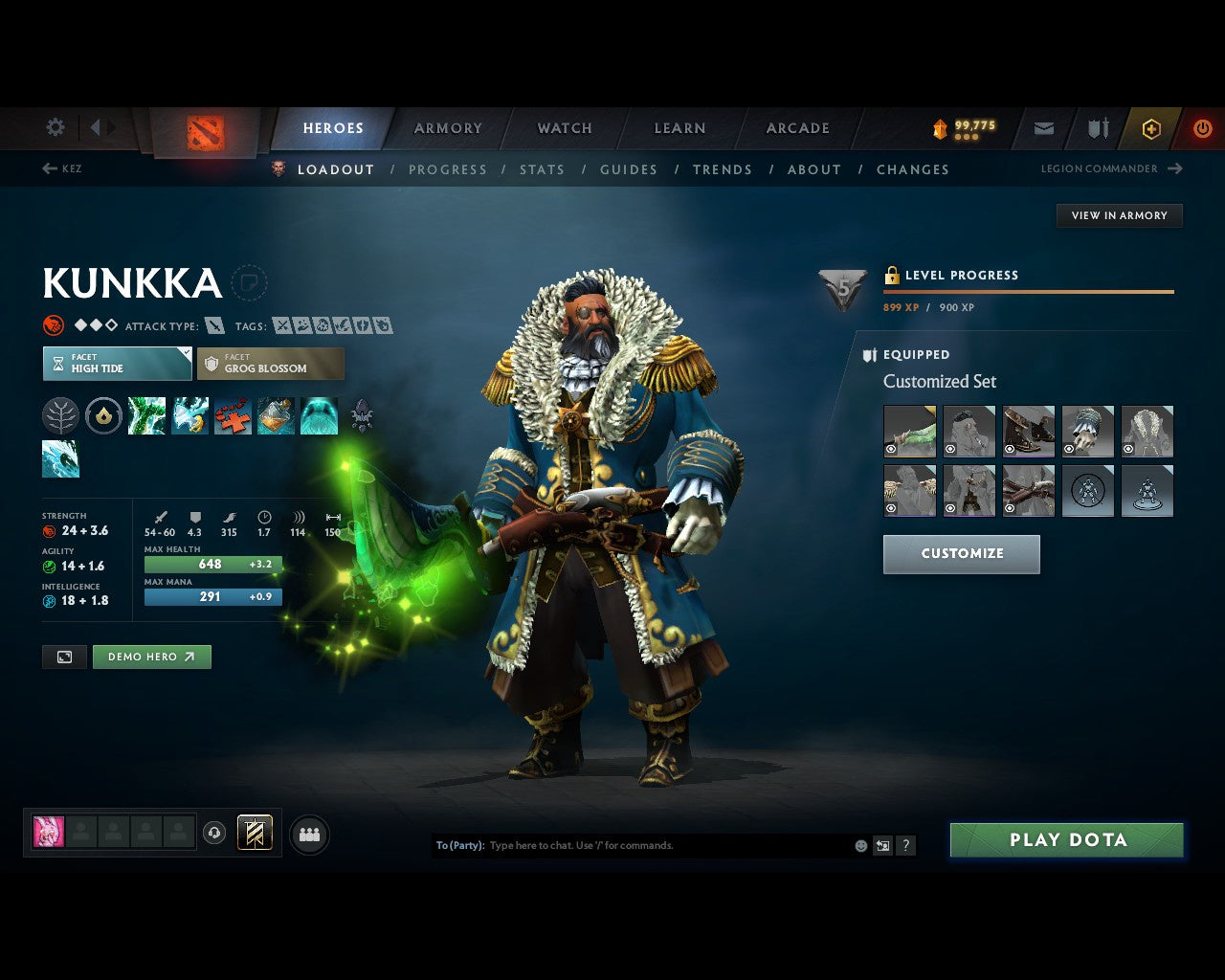Select the Torrent ability icon
Viewport: 1225px width, 980px height.
(x=146, y=415)
